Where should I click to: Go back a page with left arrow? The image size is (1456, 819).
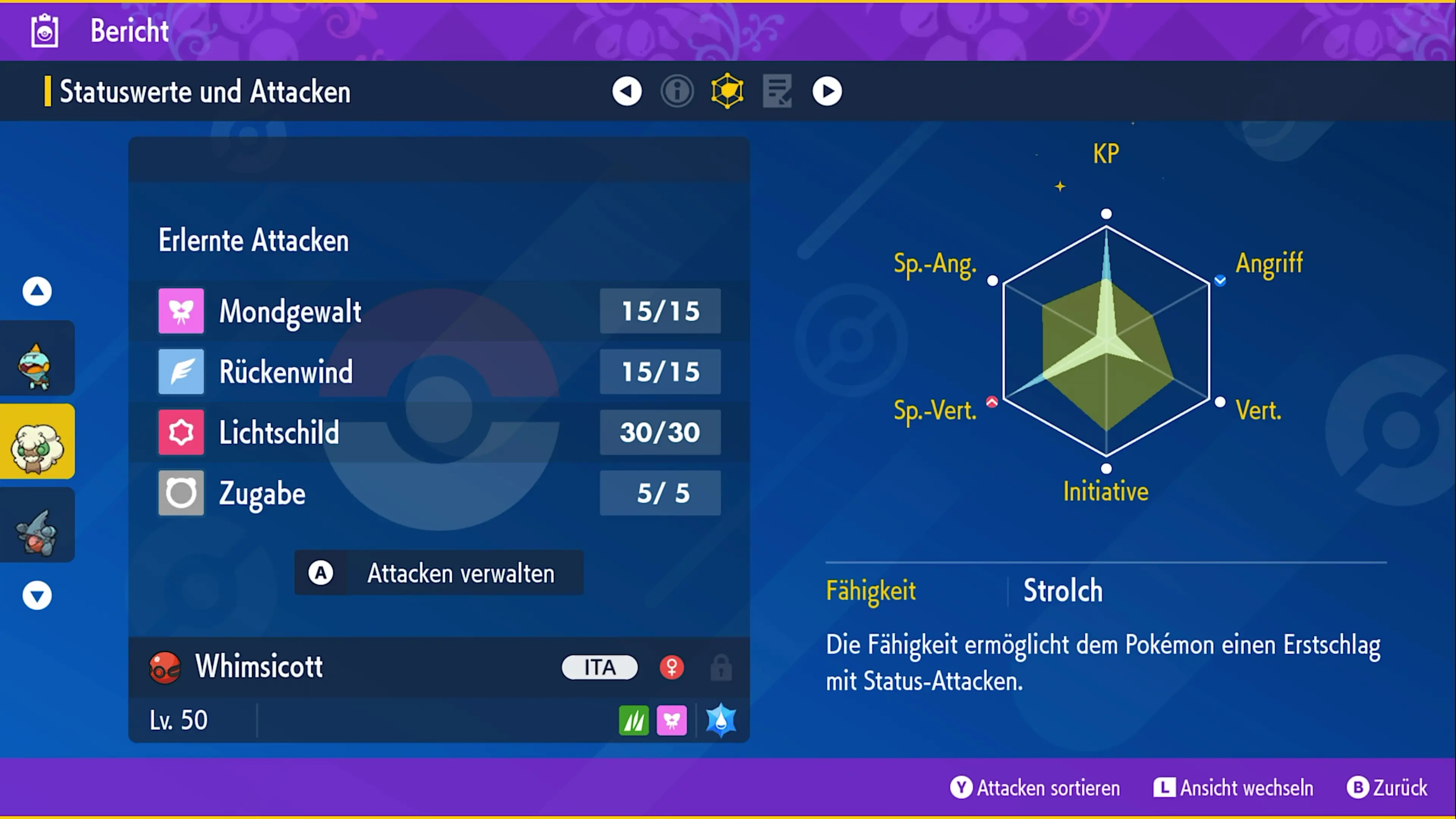click(627, 91)
